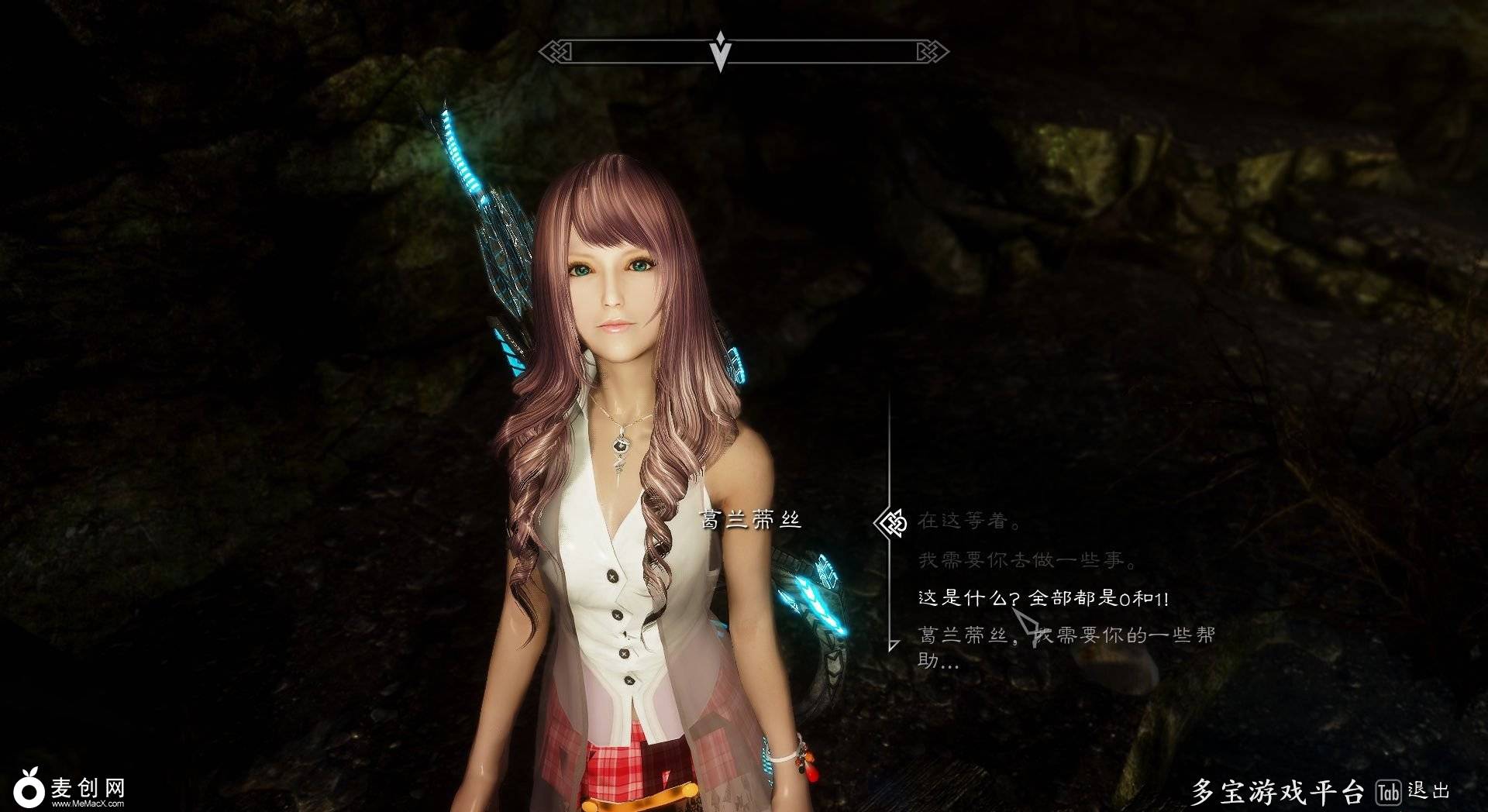Select the dialogue option "我需要你去做一些事。"
Screen dimensions: 1488x812
point(1028,560)
